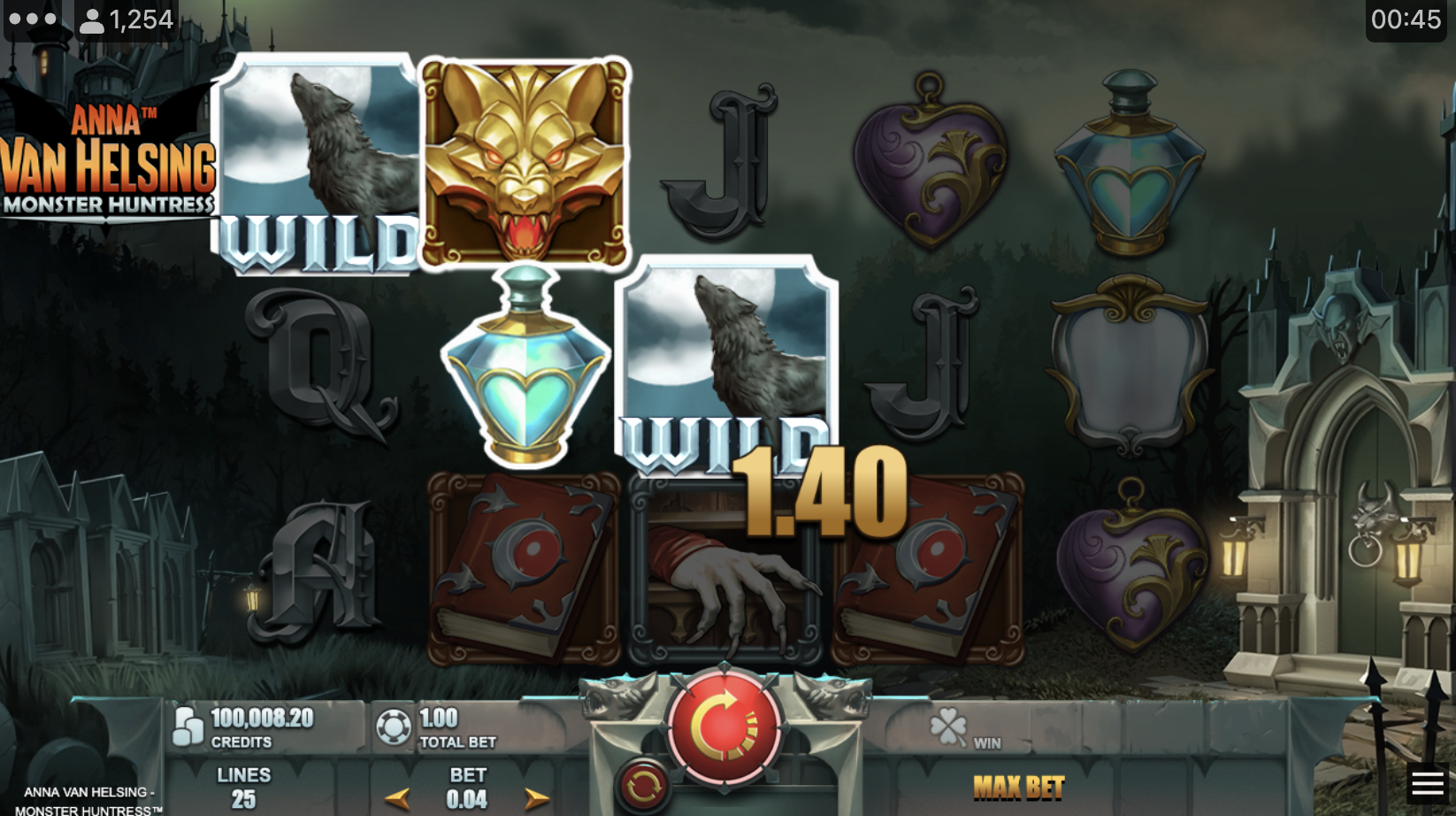This screenshot has width=1456, height=816.
Task: Decrease the bet with the left arrow
Action: click(x=397, y=799)
